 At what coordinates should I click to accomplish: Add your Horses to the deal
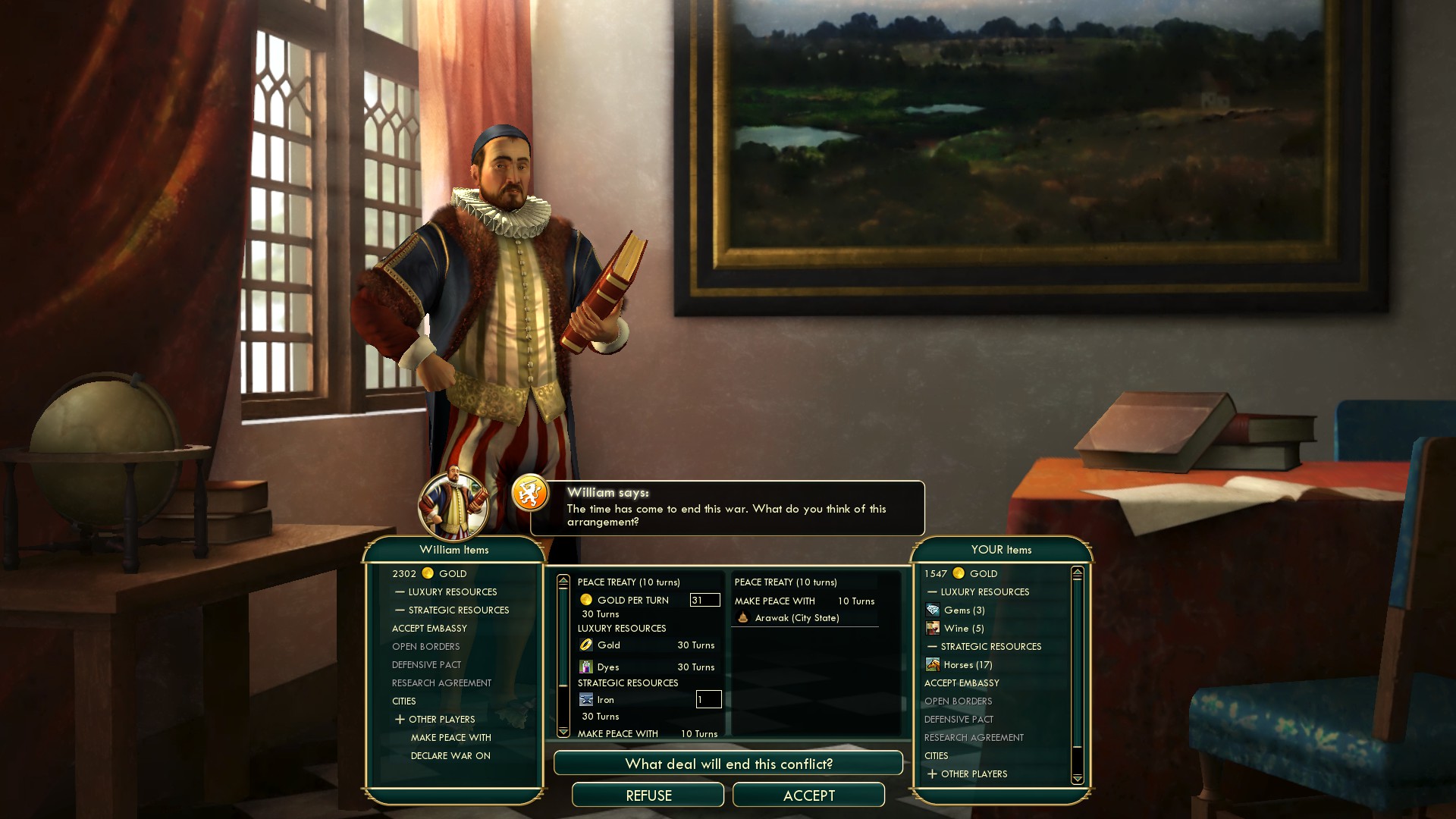(967, 665)
